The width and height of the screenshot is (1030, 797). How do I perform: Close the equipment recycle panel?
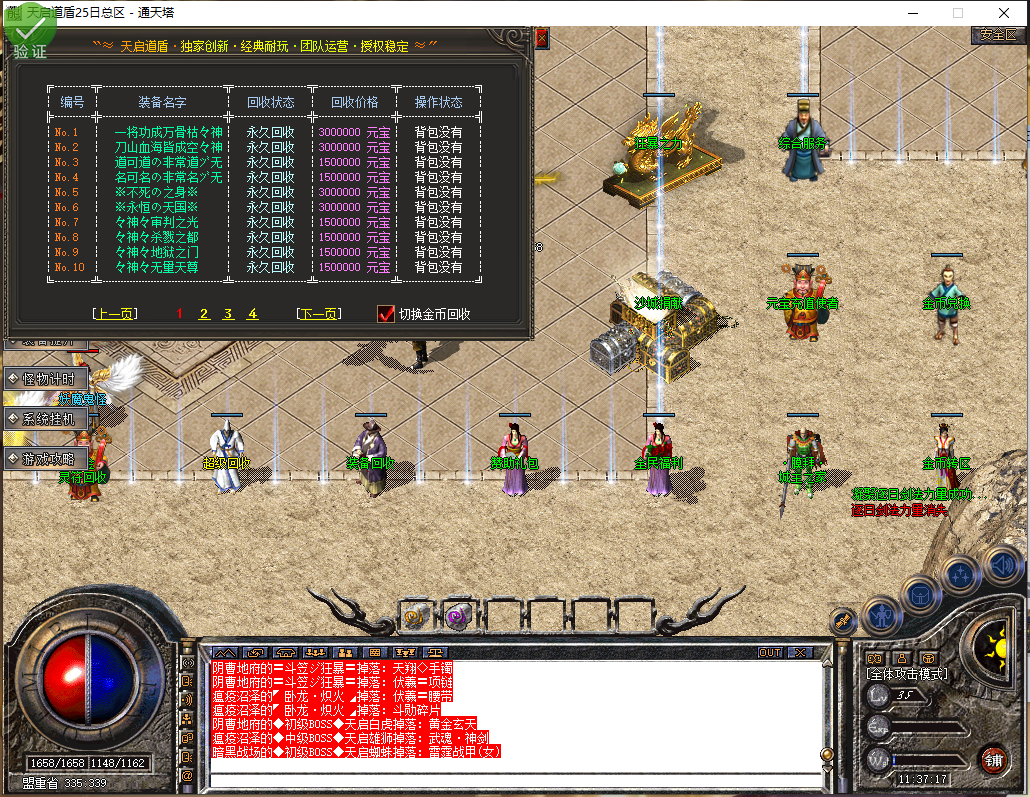pyautogui.click(x=542, y=38)
